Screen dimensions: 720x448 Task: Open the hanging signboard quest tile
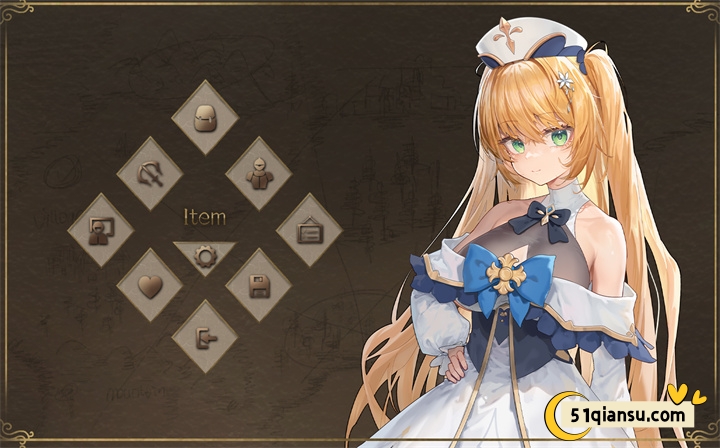(x=309, y=229)
